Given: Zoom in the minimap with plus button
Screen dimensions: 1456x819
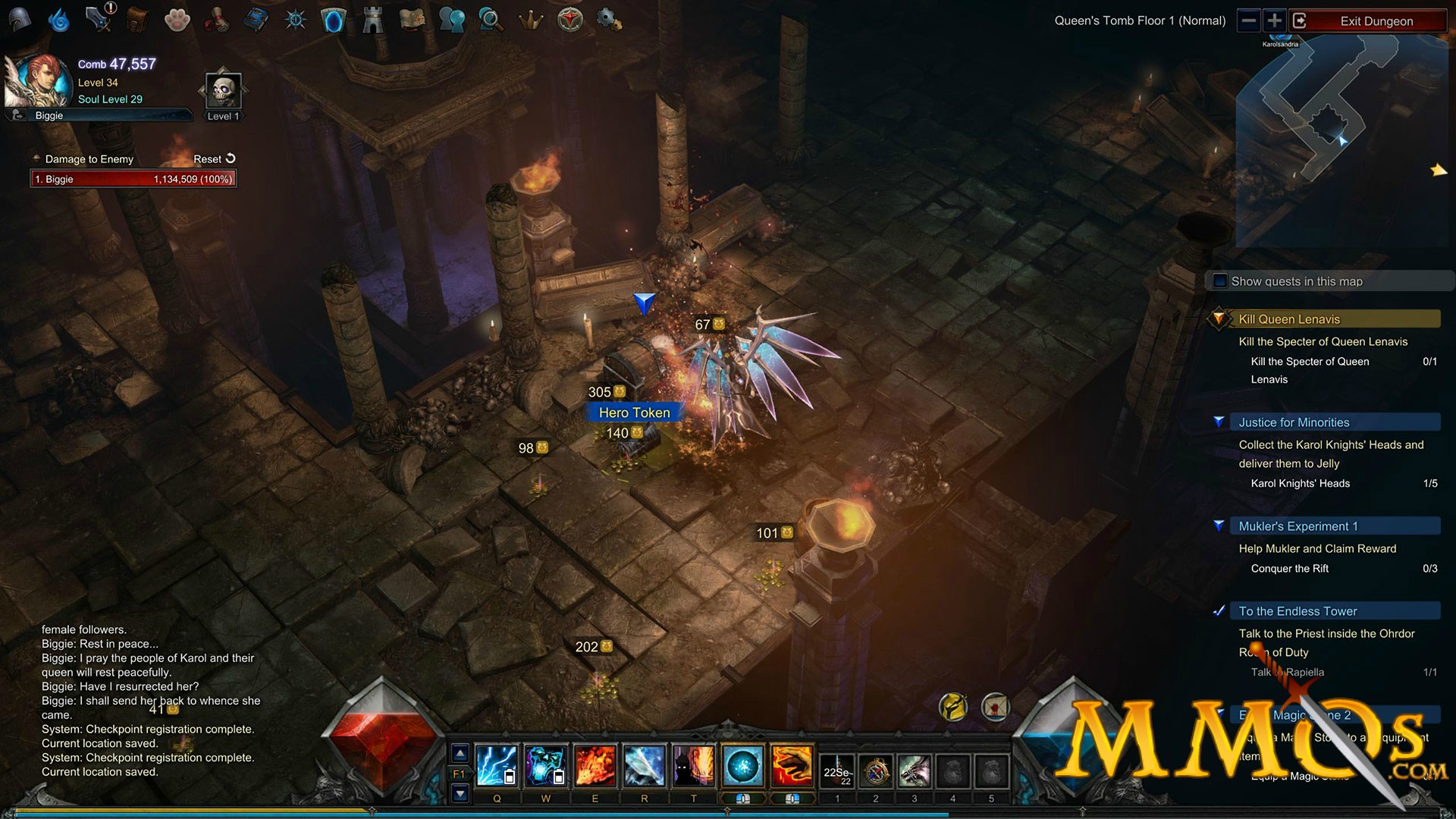Looking at the screenshot, I should pos(1275,20).
